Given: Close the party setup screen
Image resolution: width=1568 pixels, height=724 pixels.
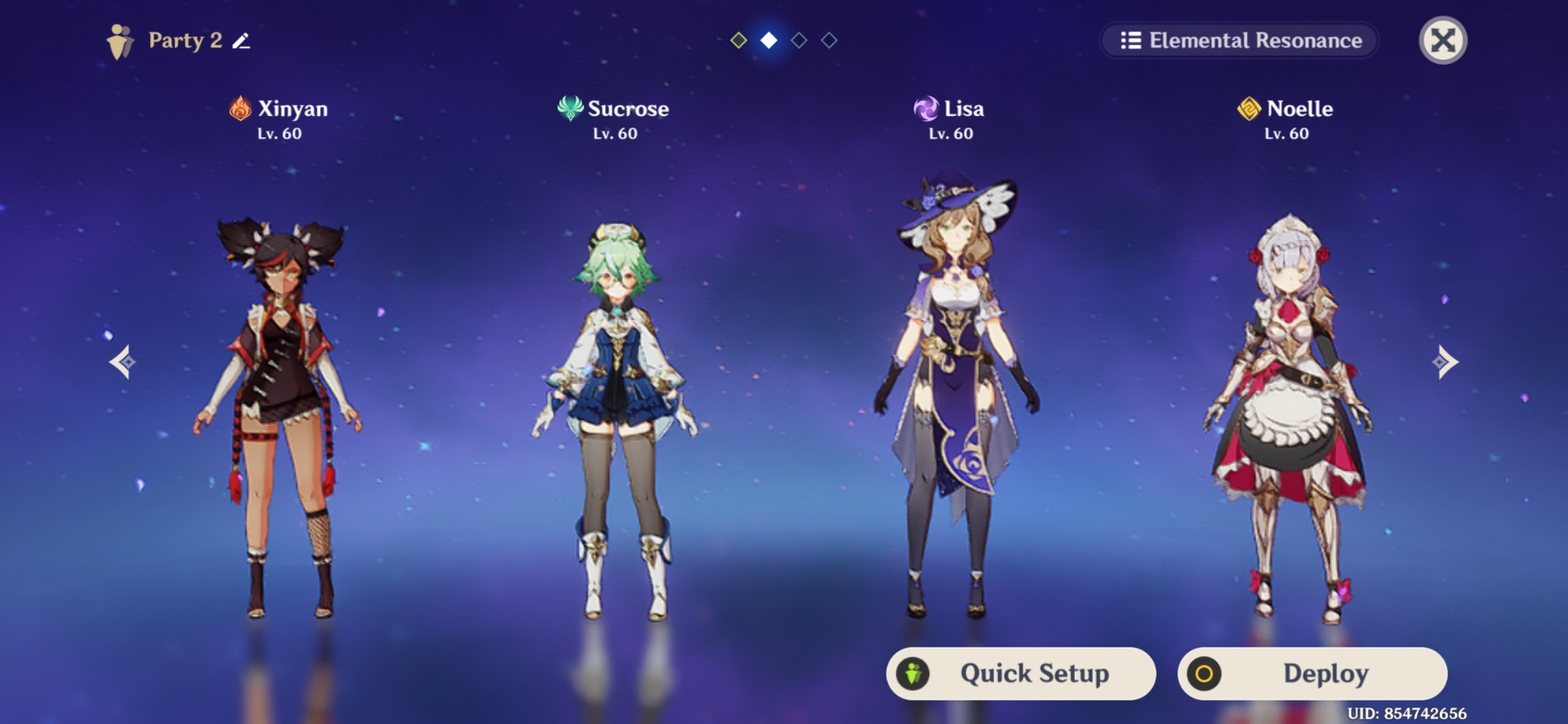Looking at the screenshot, I should point(1444,41).
